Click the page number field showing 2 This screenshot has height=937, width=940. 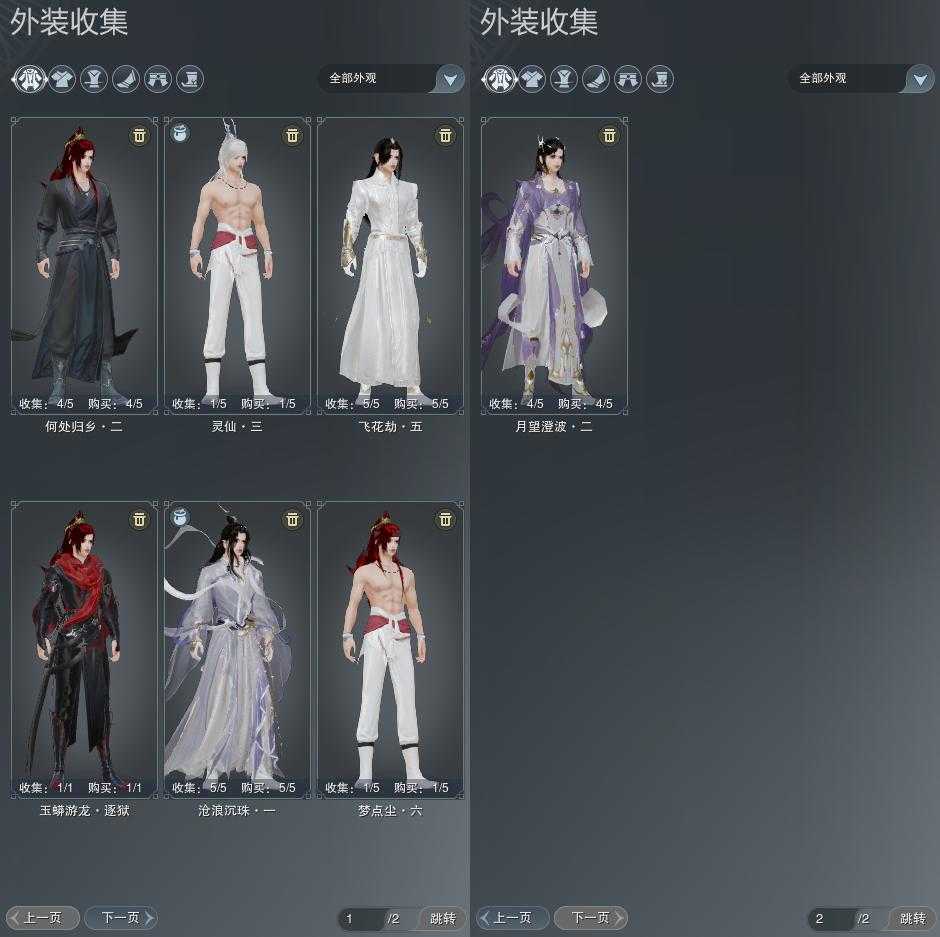tap(831, 918)
